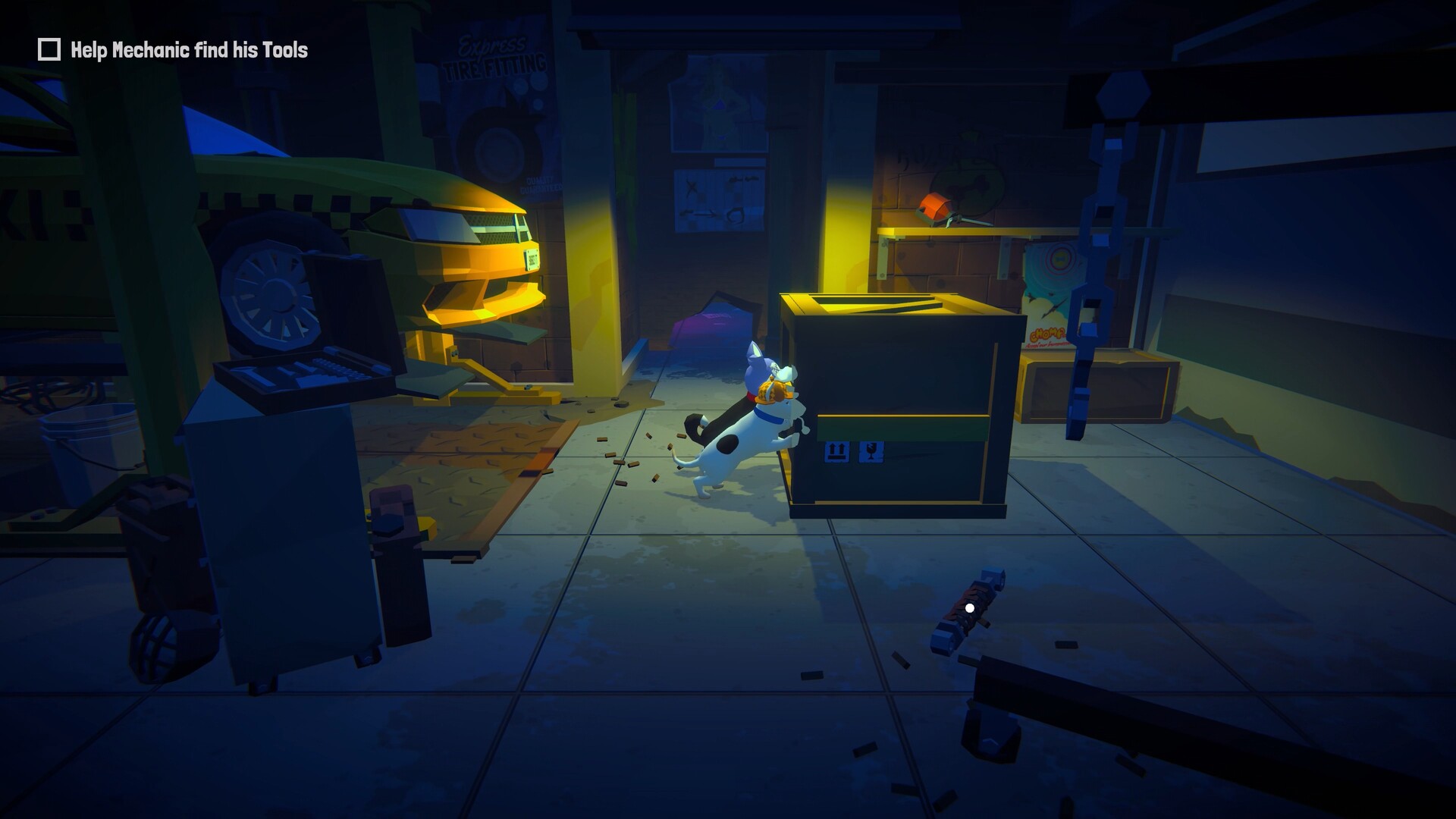Screen dimensions: 1456x819
Task: Click the yellow license plate on the taxi
Action: point(531,258)
